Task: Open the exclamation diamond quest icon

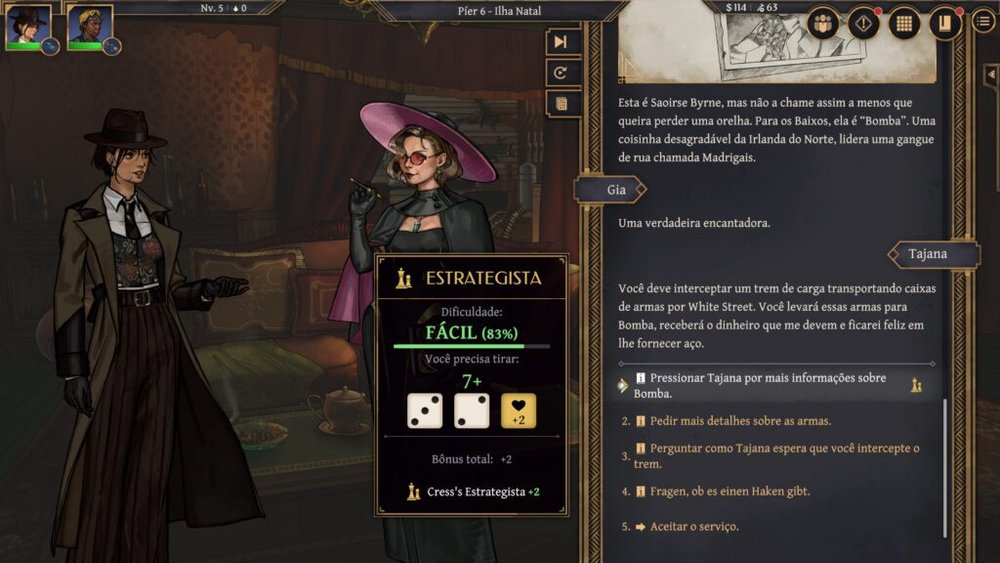Action: [x=864, y=23]
